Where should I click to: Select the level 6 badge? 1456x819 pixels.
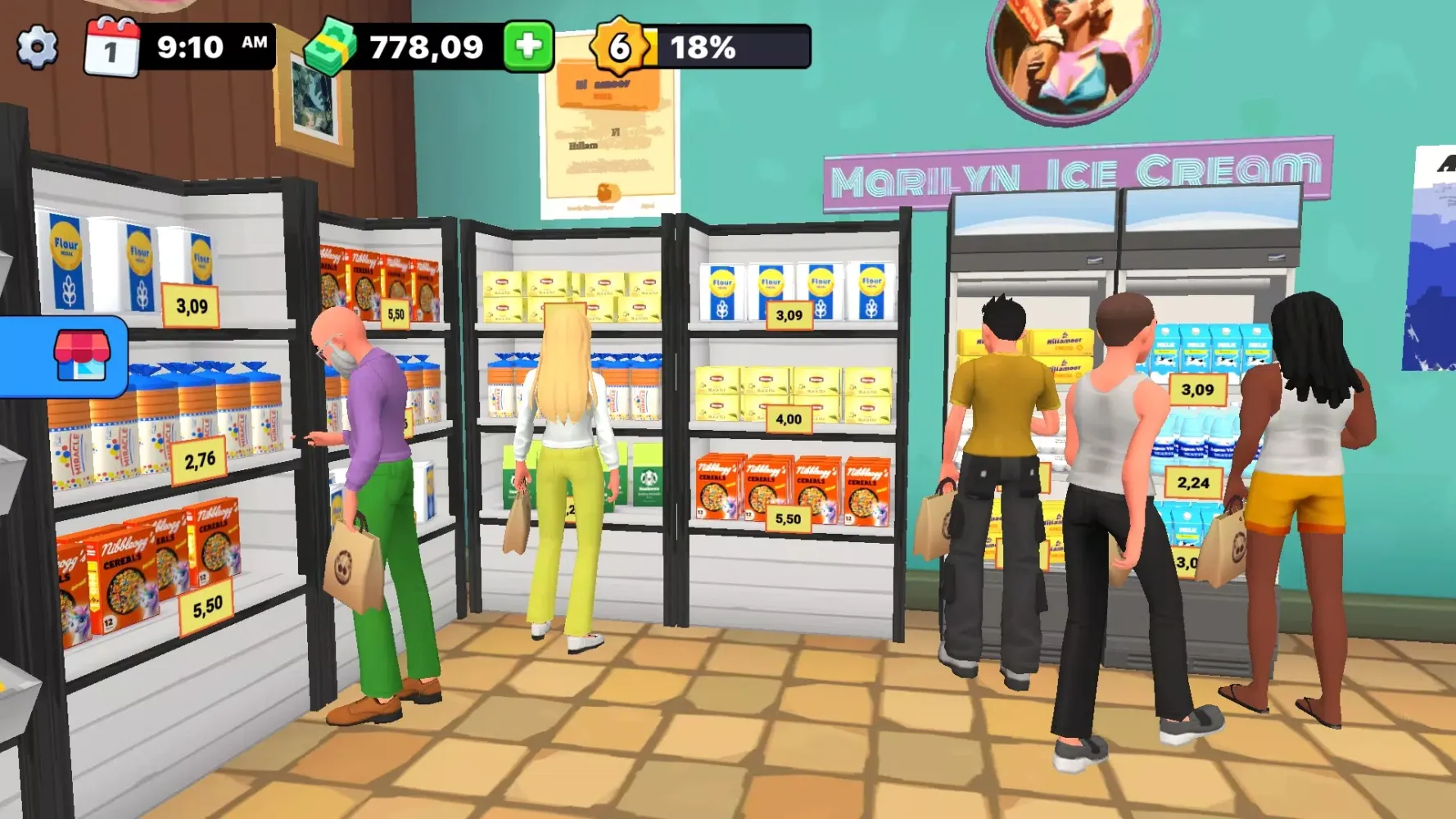click(620, 47)
